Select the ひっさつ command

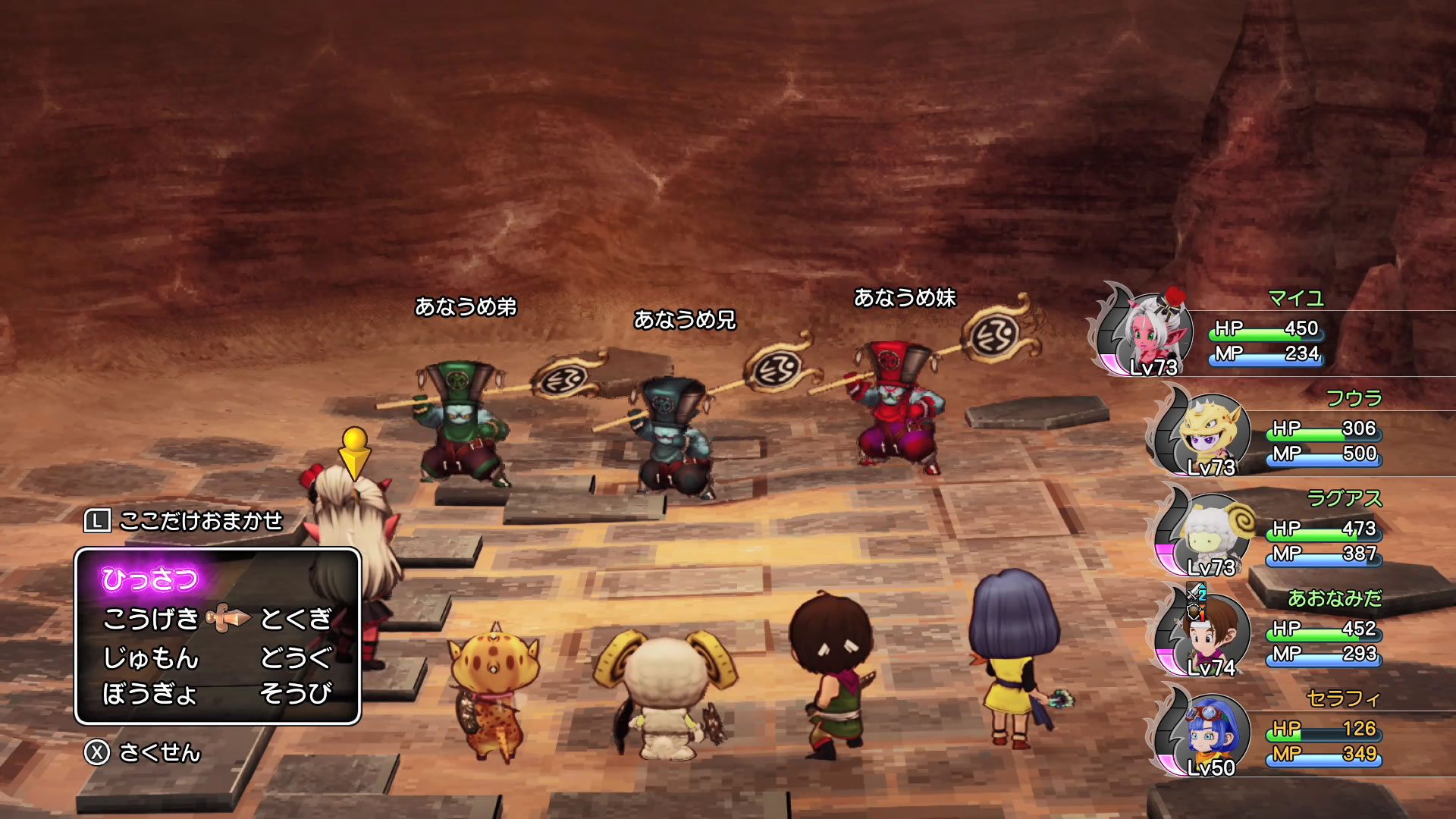click(149, 579)
